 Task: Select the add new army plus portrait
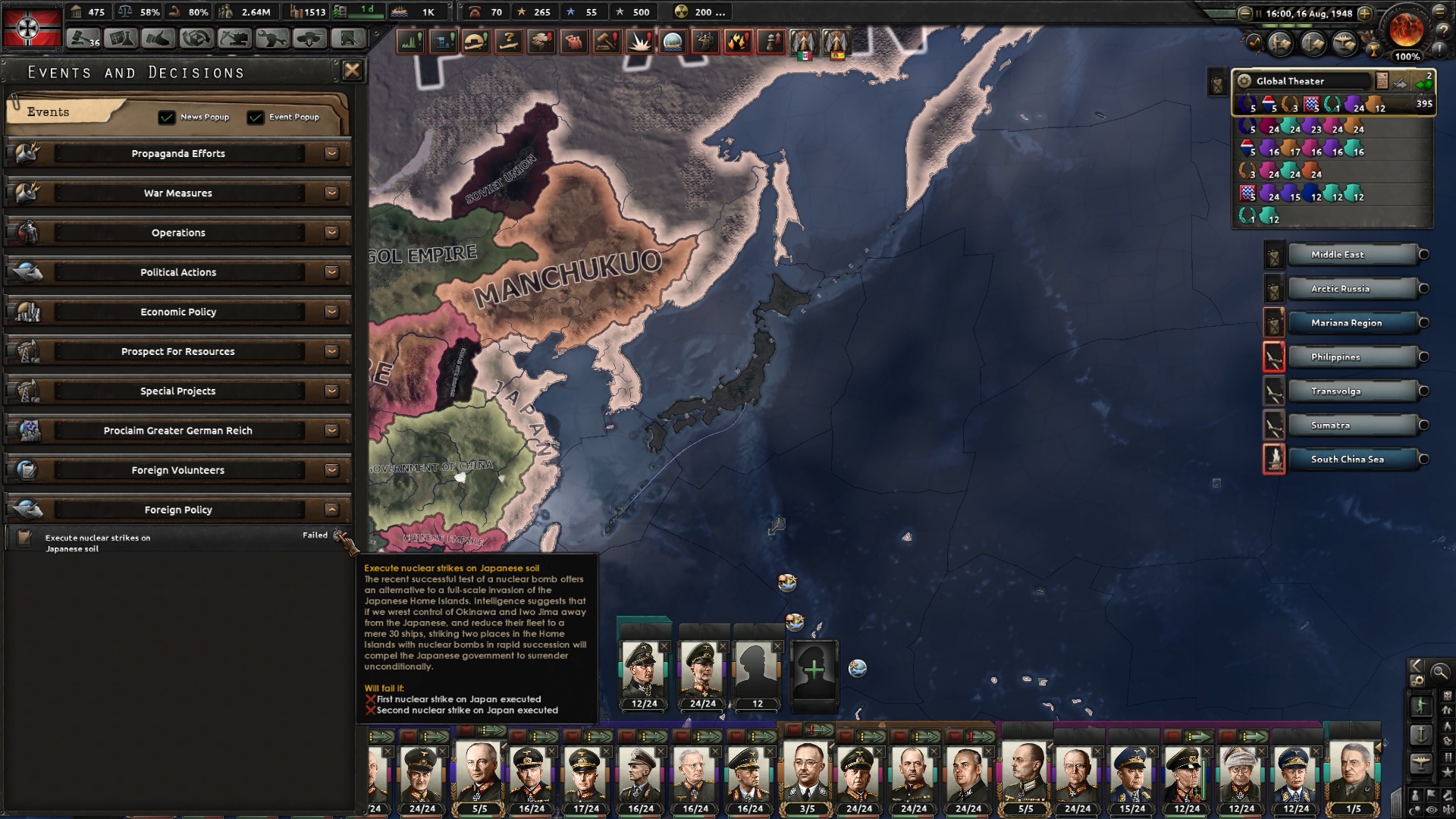[x=815, y=670]
